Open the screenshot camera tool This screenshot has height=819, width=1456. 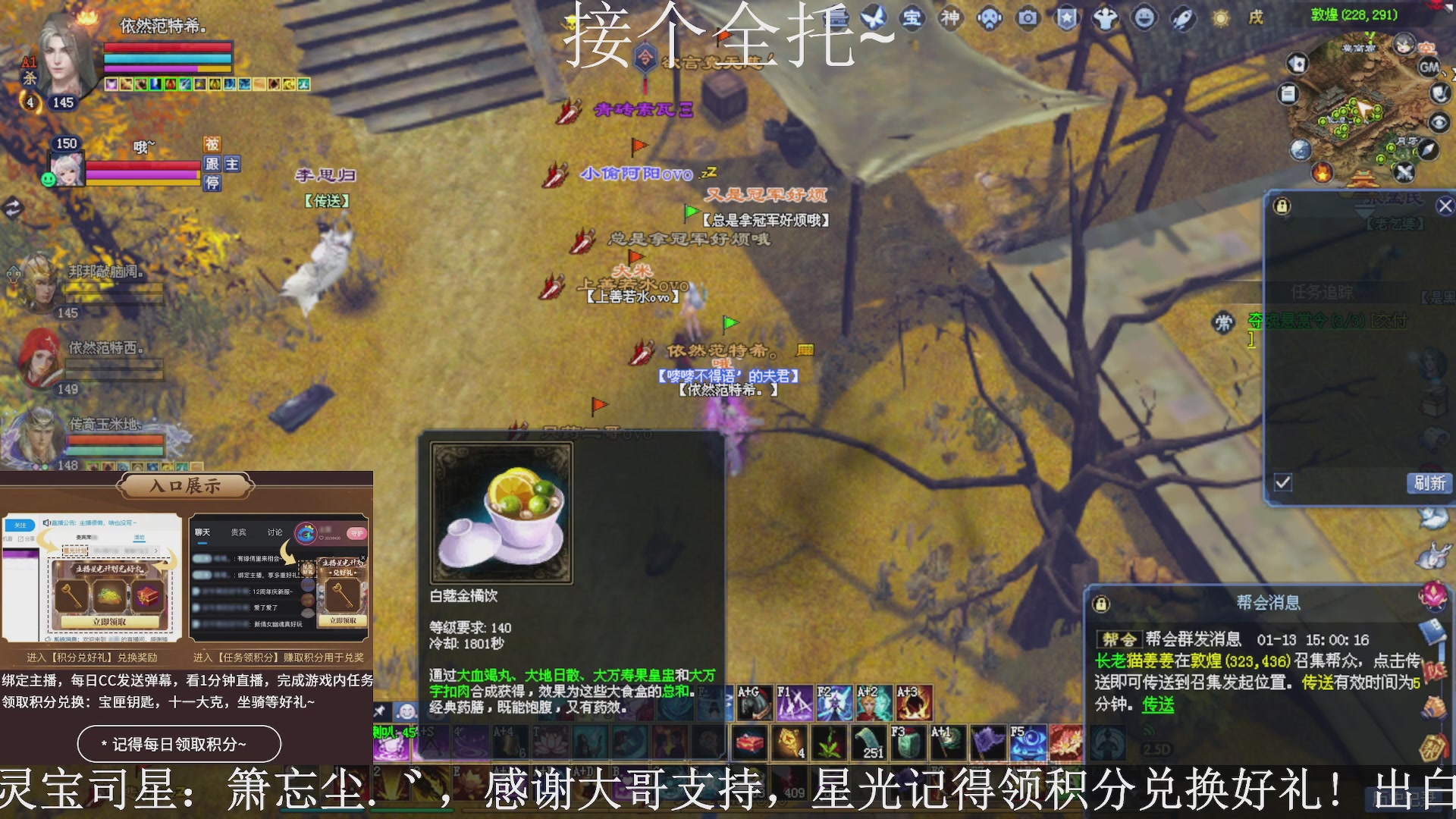pyautogui.click(x=1028, y=19)
